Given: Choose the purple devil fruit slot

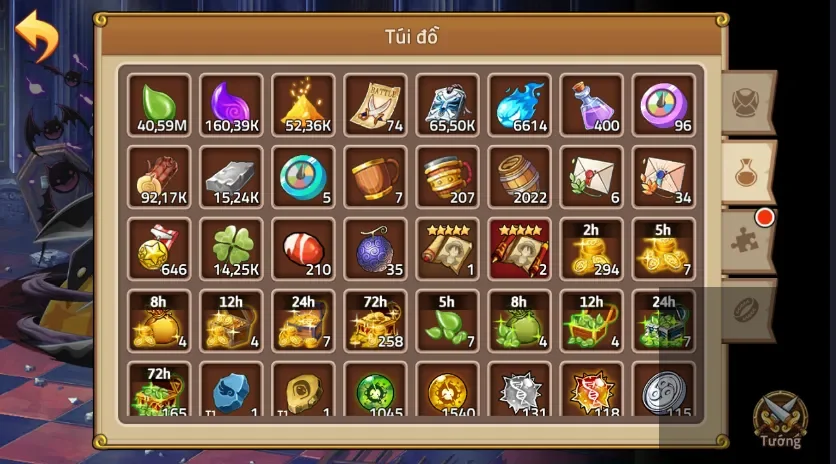Looking at the screenshot, I should tap(375, 249).
